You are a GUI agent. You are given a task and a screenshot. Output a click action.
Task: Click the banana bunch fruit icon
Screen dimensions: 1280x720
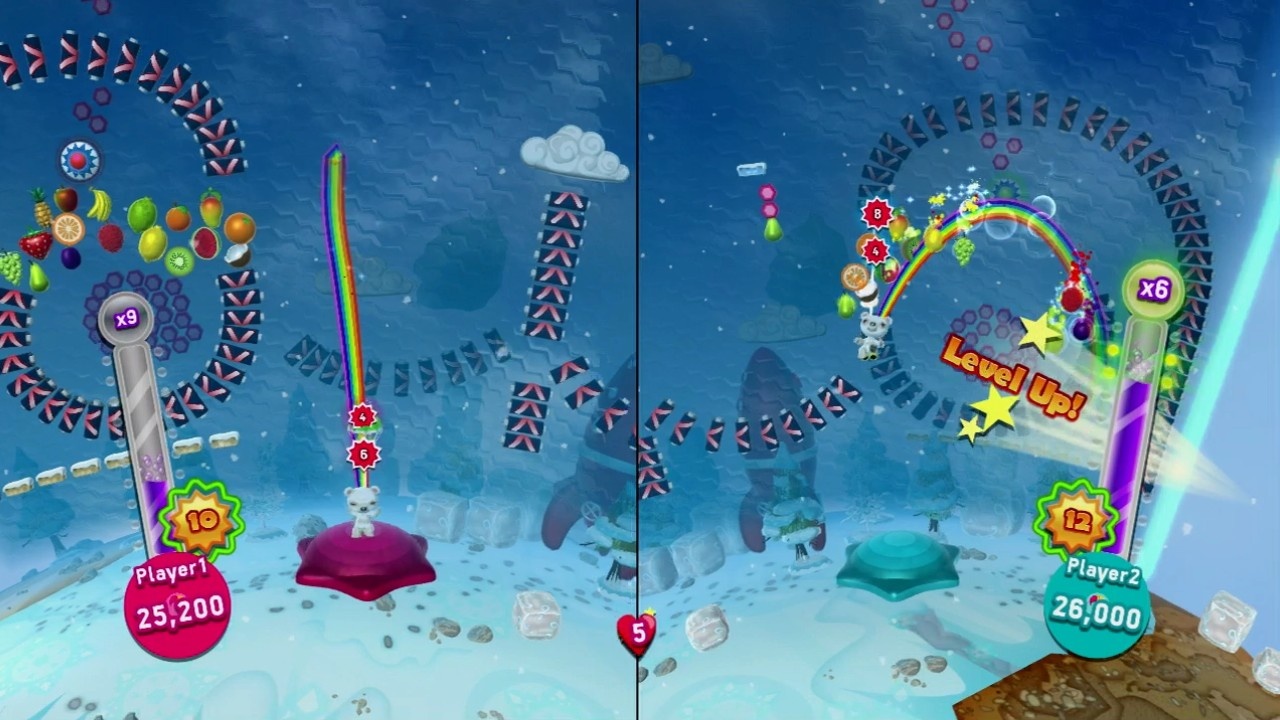click(x=98, y=203)
